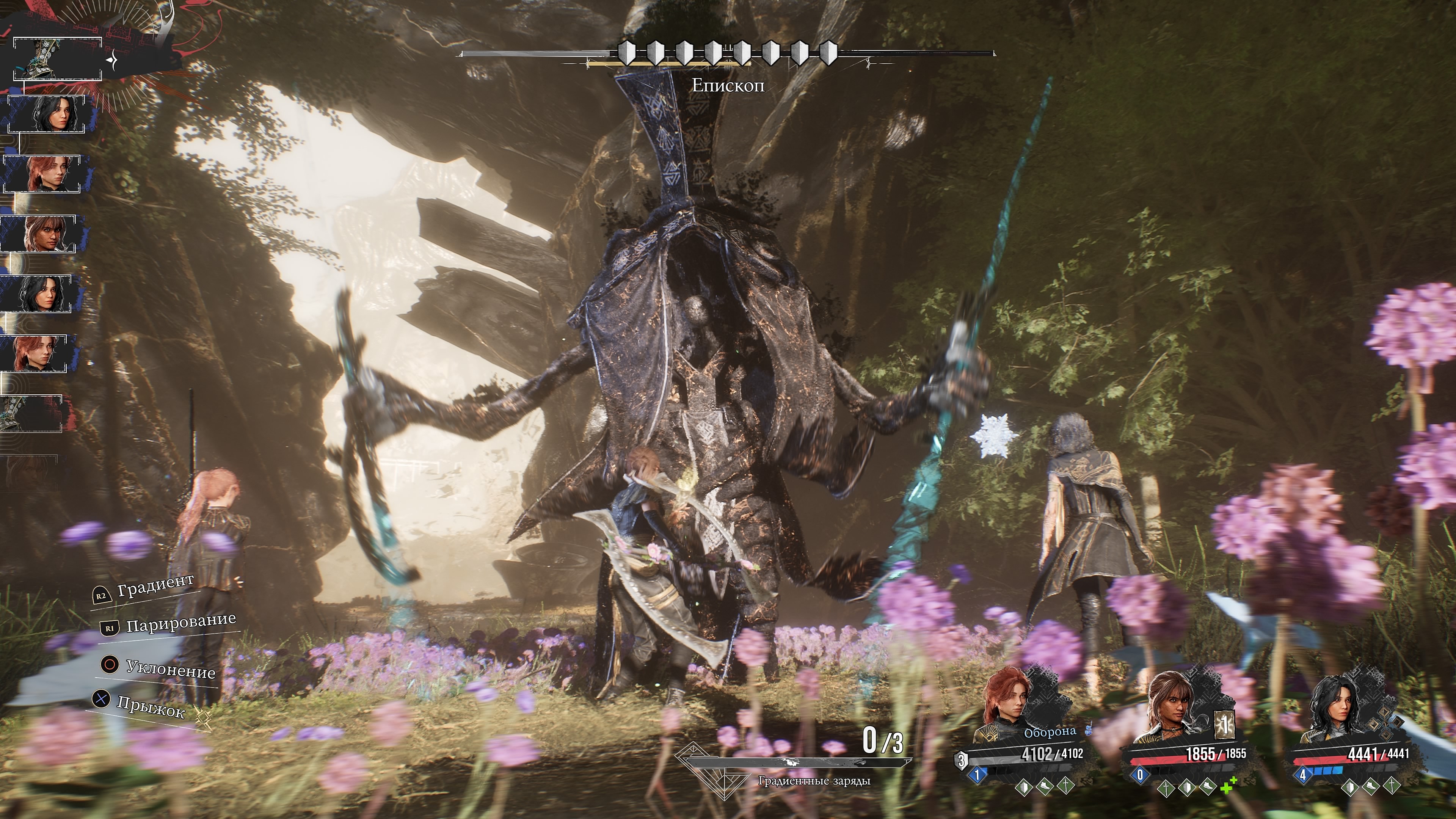Choose the Парирование action

click(x=180, y=623)
